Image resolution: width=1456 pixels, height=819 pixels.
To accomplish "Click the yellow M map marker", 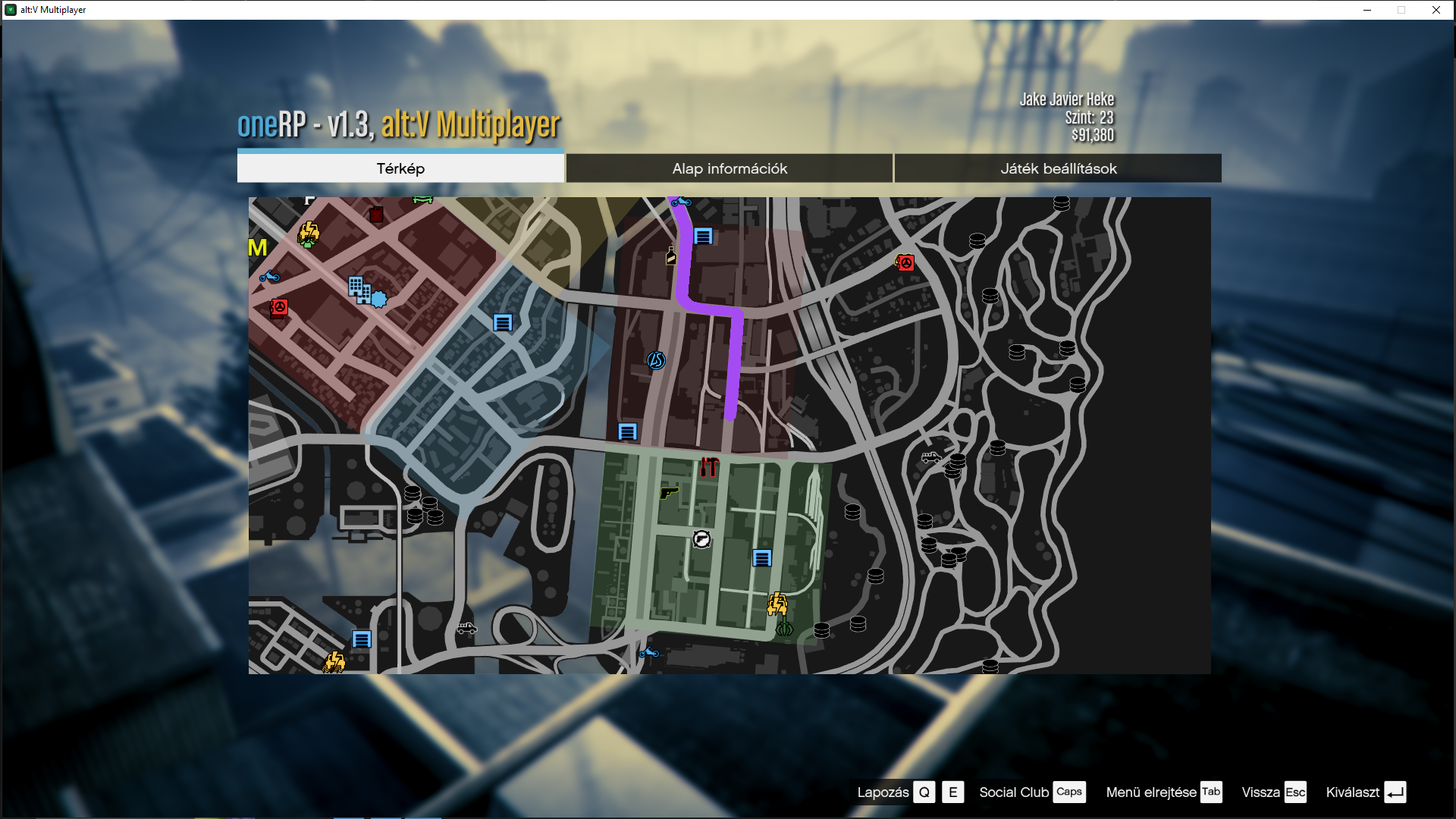I will [x=258, y=248].
